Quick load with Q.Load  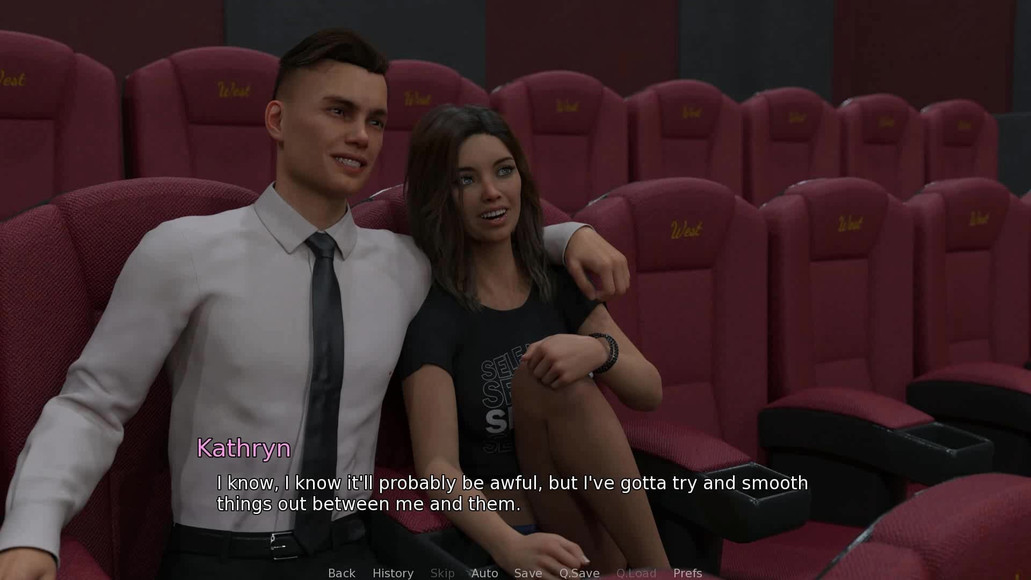point(636,573)
